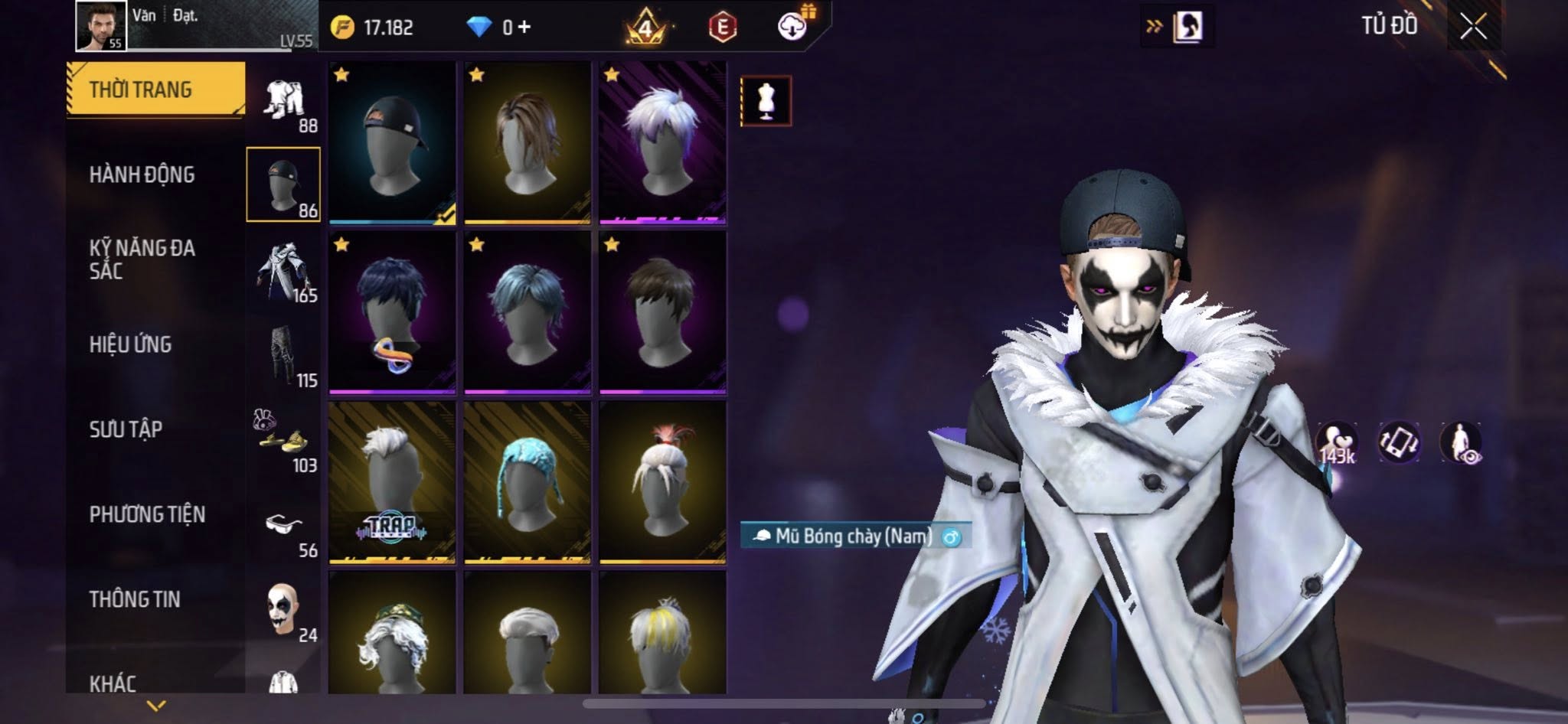Open the Thông Tin tab
This screenshot has height=724, width=1568.
tap(135, 599)
